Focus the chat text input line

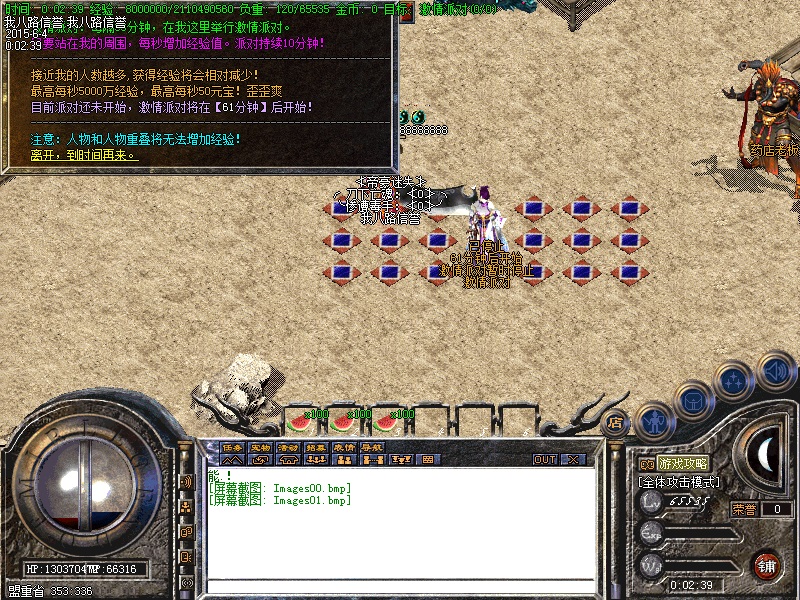pyautogui.click(x=400, y=587)
